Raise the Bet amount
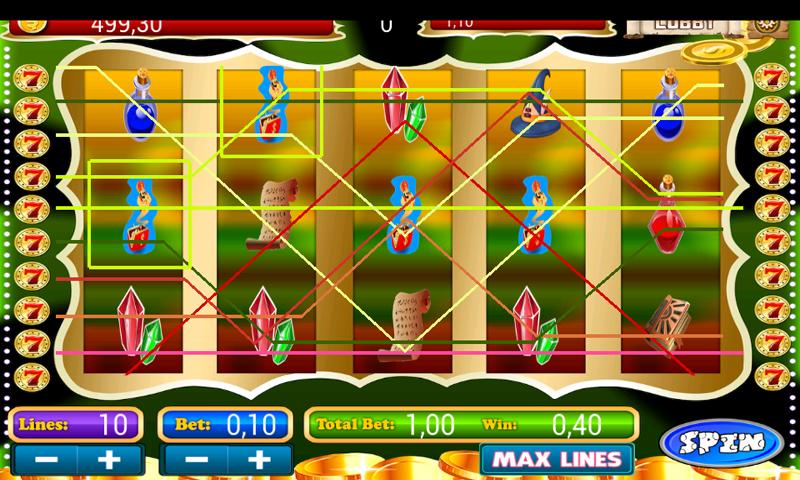Viewport: 800px width, 480px height. [259, 460]
